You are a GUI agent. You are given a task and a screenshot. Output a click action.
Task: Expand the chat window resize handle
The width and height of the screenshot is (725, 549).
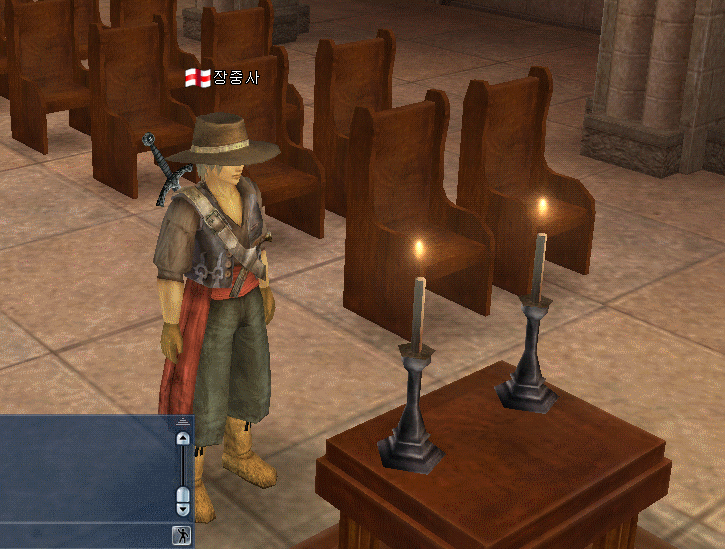(182, 421)
